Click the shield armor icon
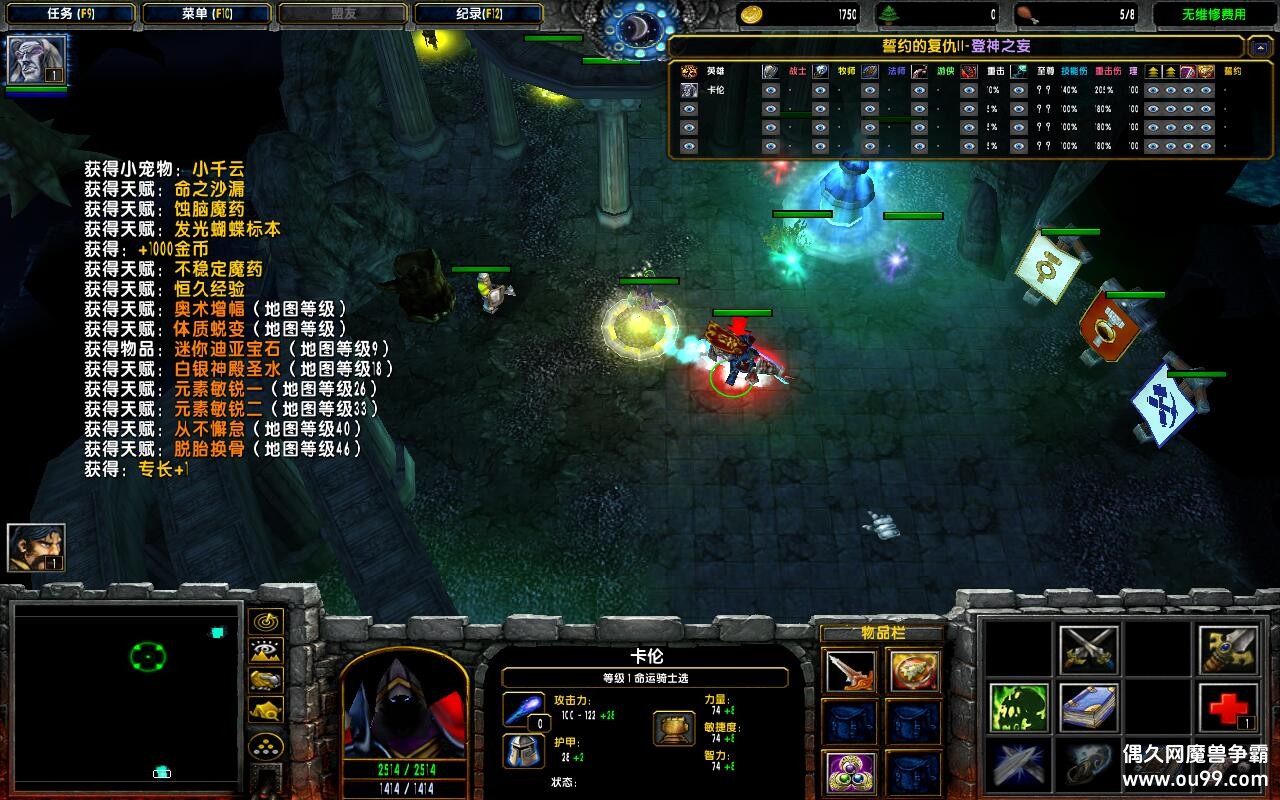 (x=523, y=750)
